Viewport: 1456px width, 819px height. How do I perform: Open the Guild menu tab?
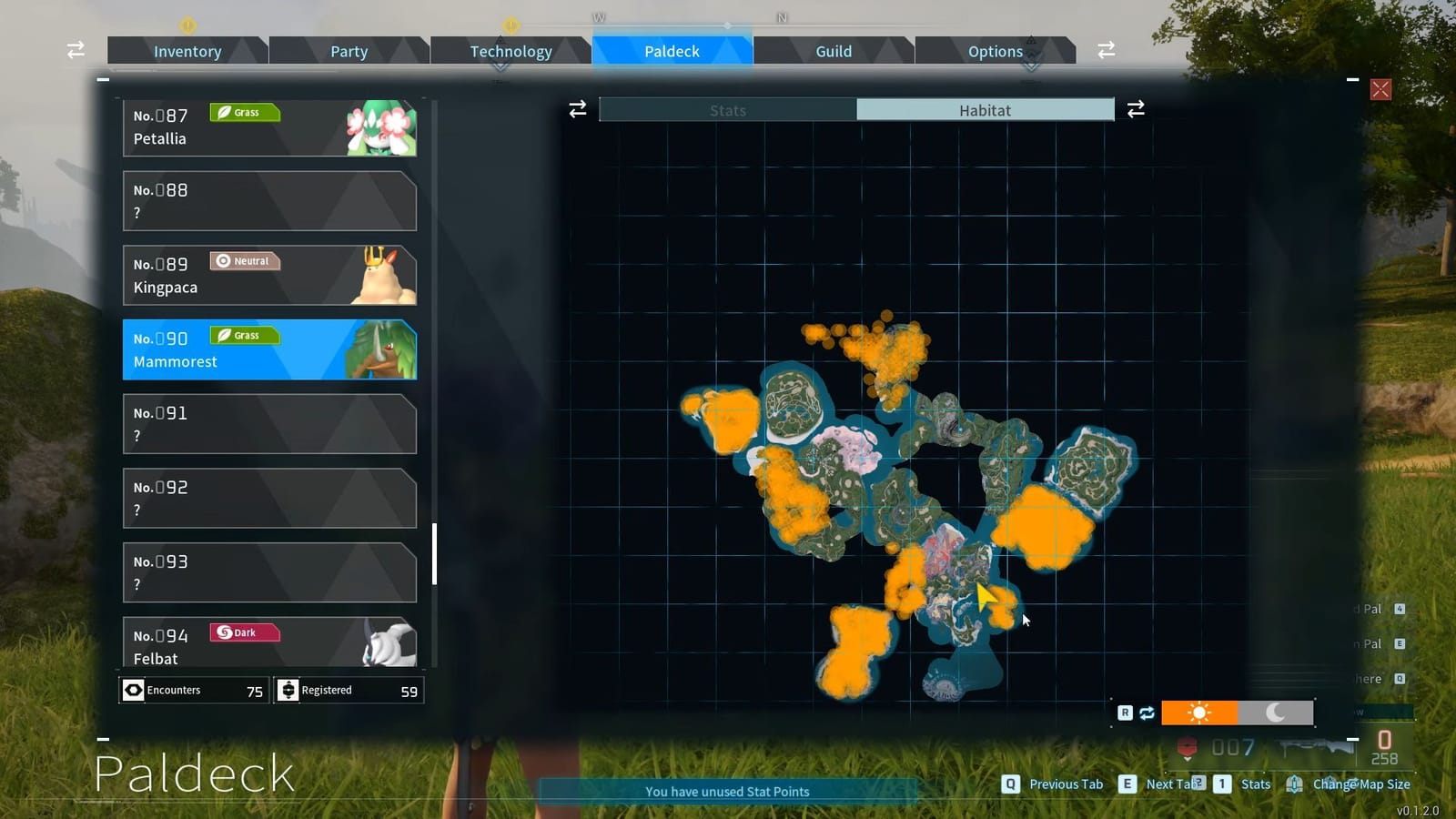pos(832,51)
